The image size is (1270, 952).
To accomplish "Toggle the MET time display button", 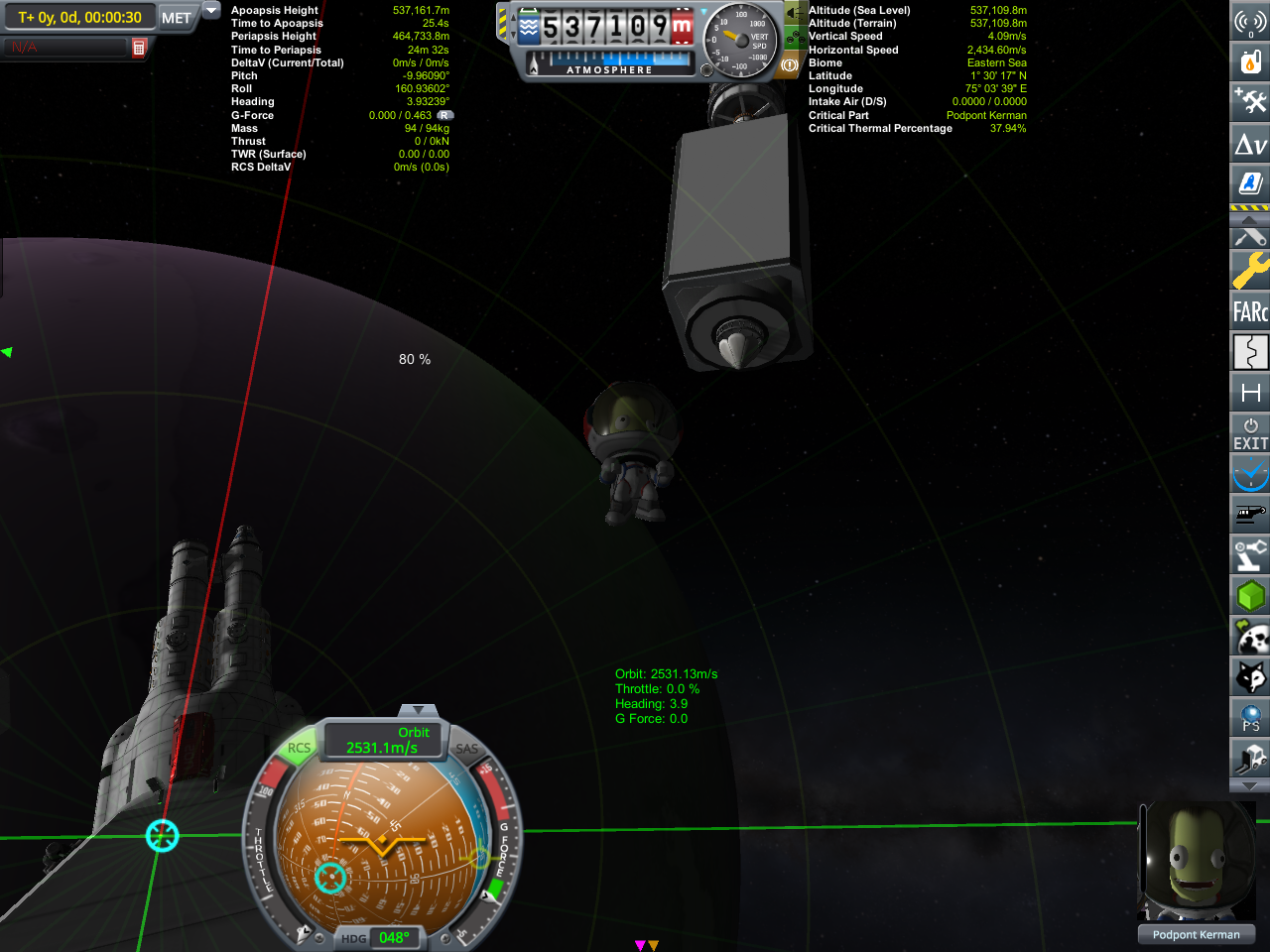I will coord(177,18).
